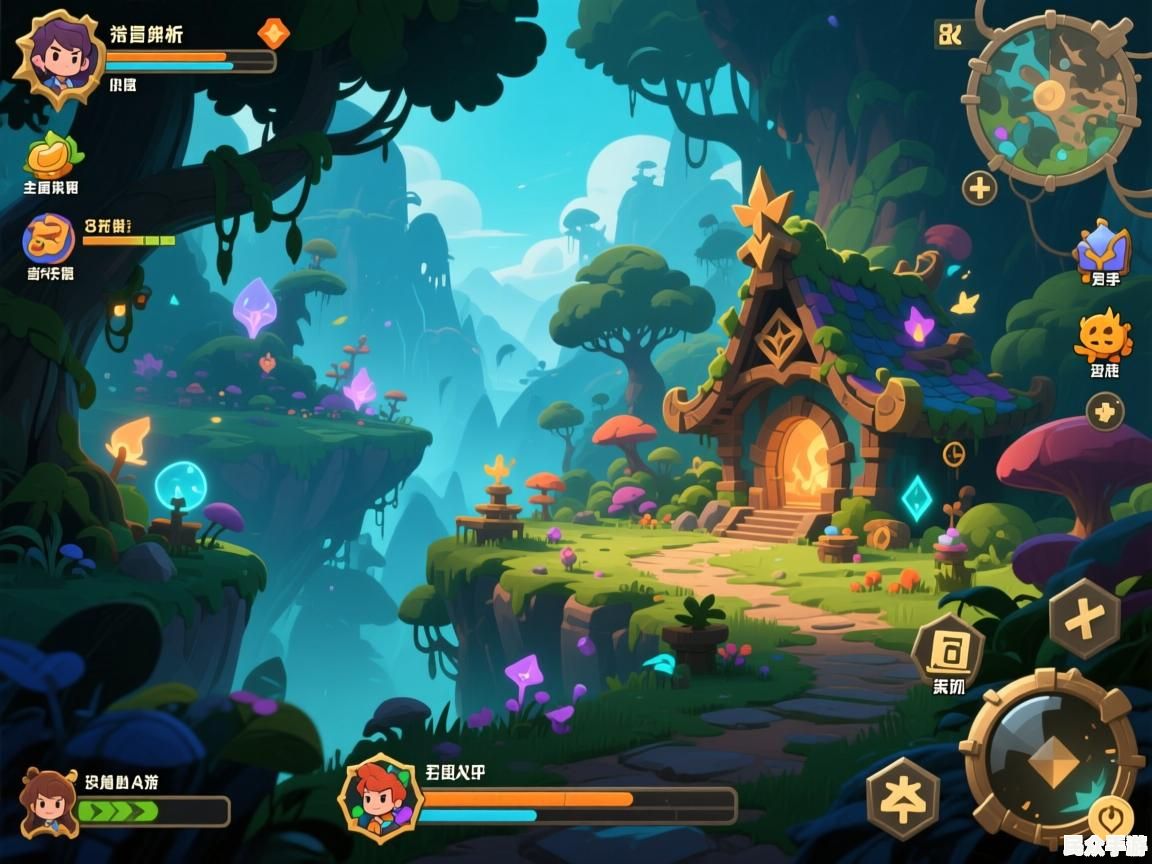The width and height of the screenshot is (1152, 864).
Task: Tap the small yellow leaf button on the attack ring
Action: point(1110,815)
